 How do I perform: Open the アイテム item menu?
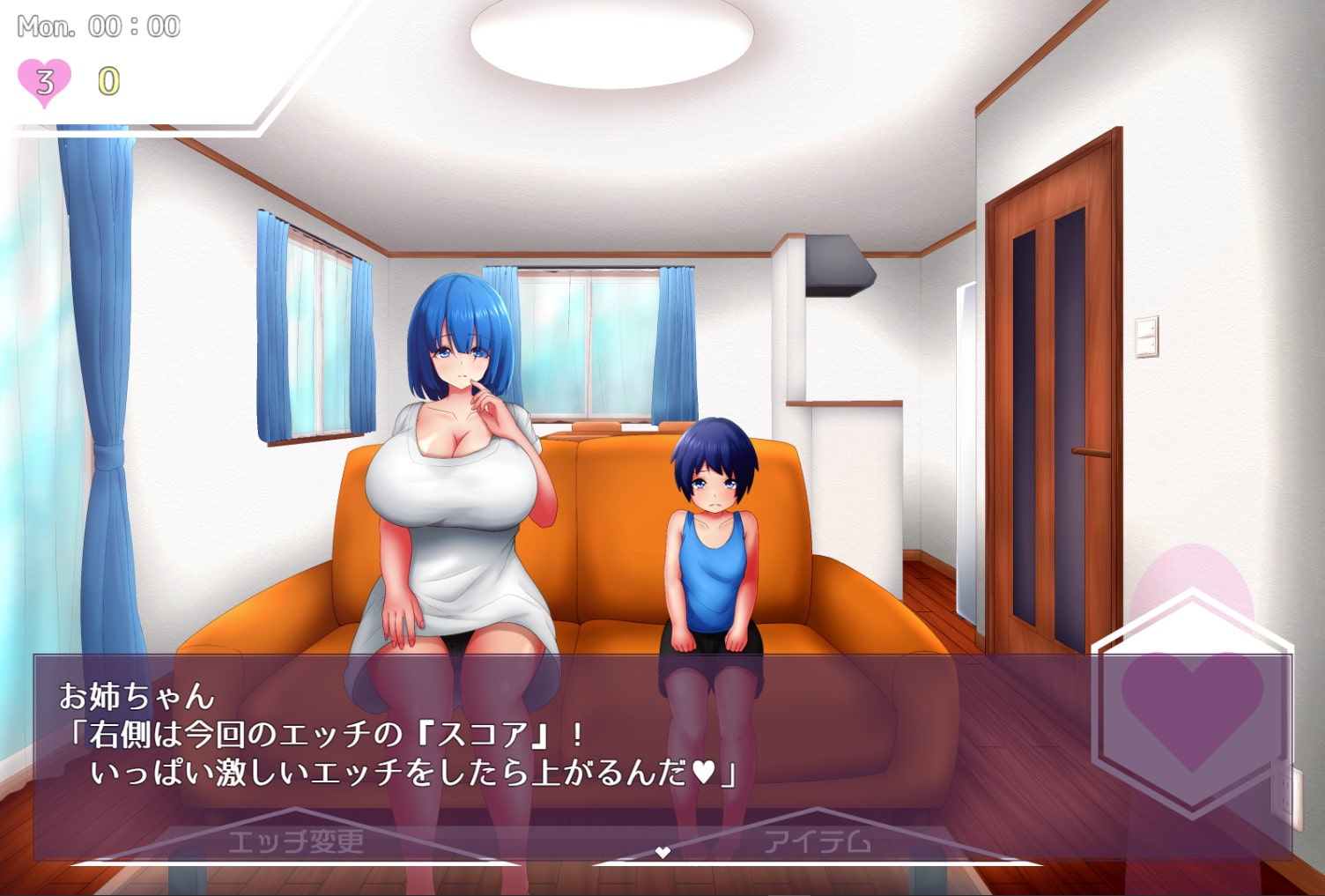coord(817,841)
